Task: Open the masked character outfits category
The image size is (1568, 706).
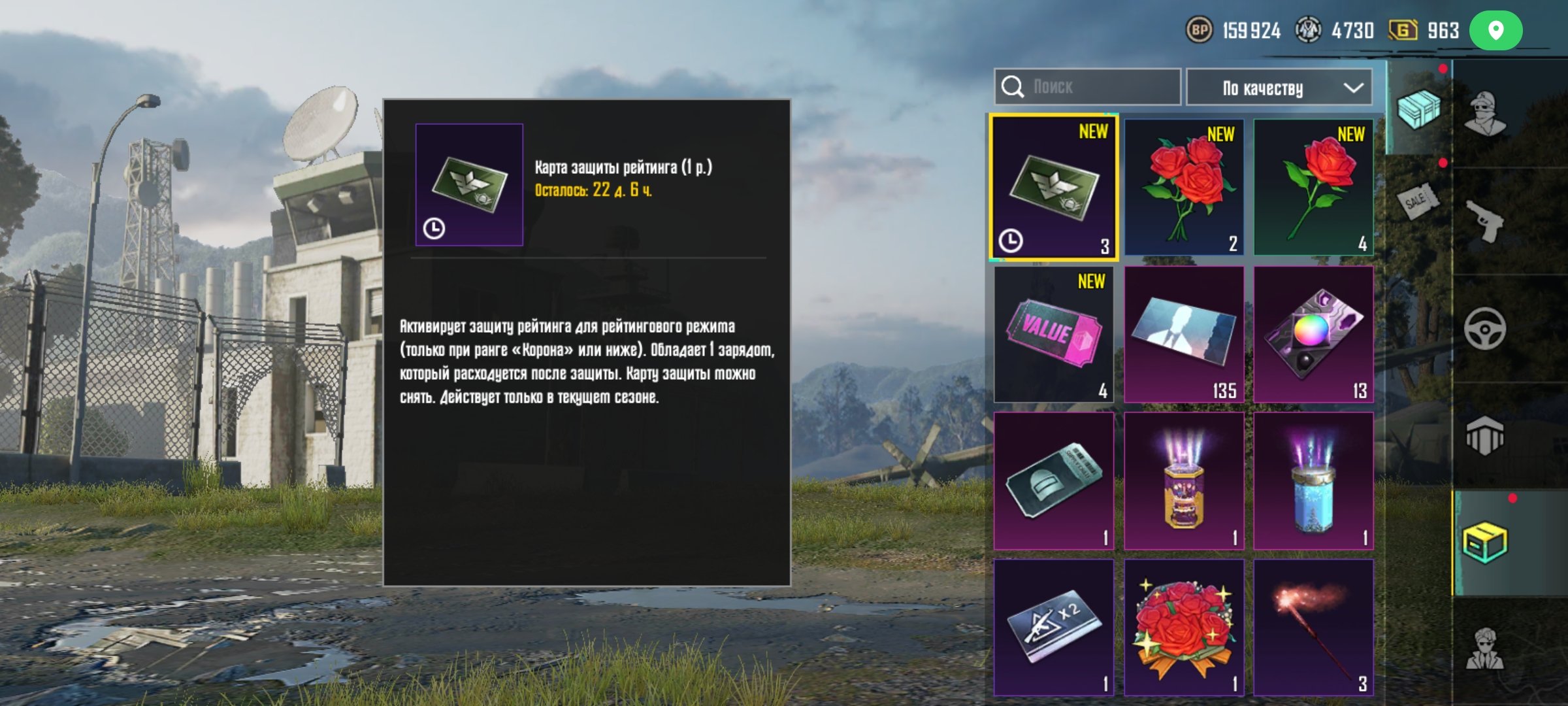Action: point(1485,114)
